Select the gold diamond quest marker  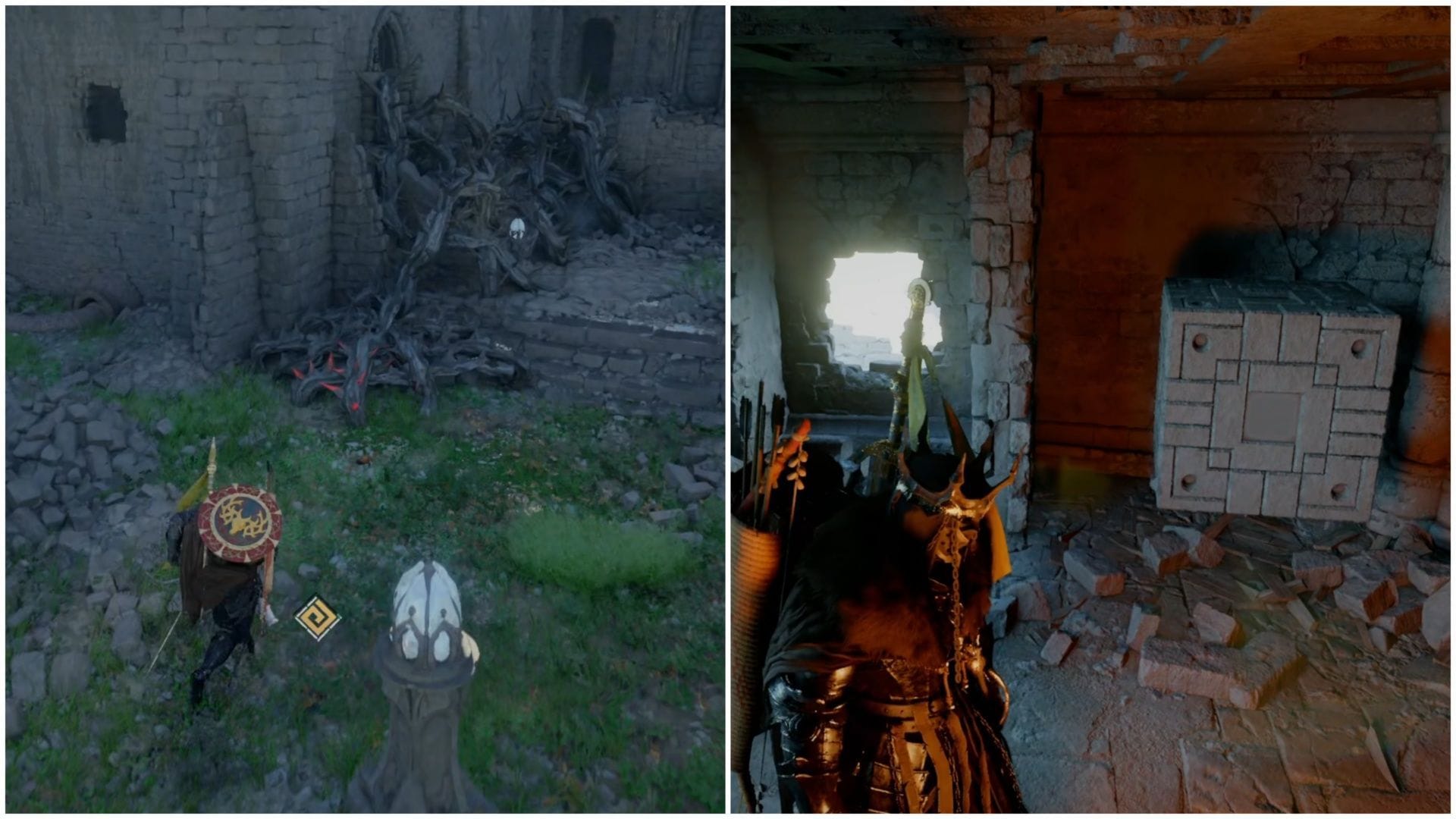[x=317, y=618]
